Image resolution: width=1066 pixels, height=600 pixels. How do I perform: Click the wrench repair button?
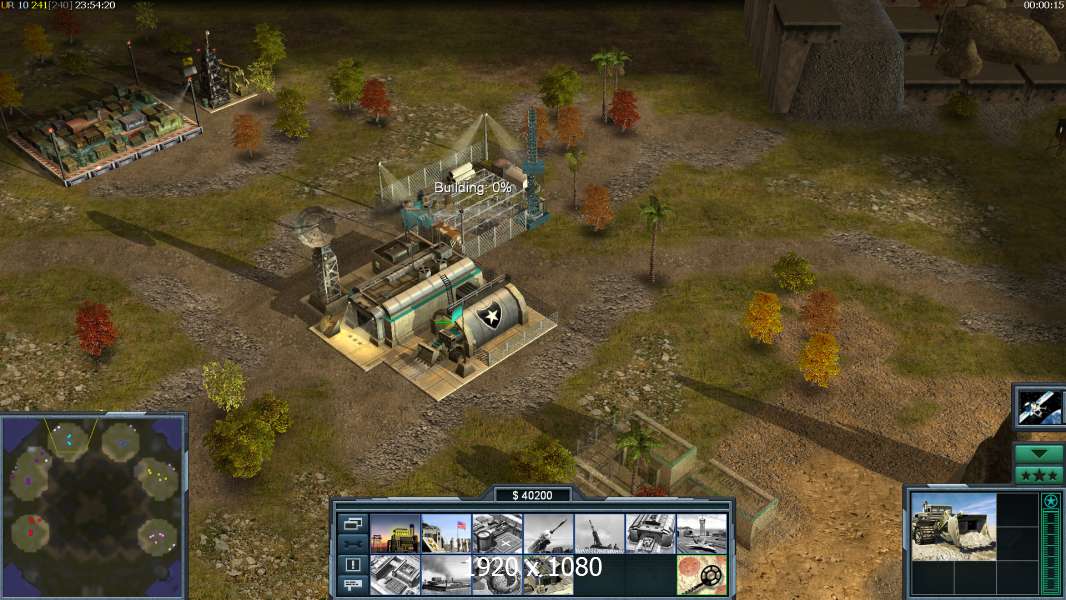tap(353, 544)
